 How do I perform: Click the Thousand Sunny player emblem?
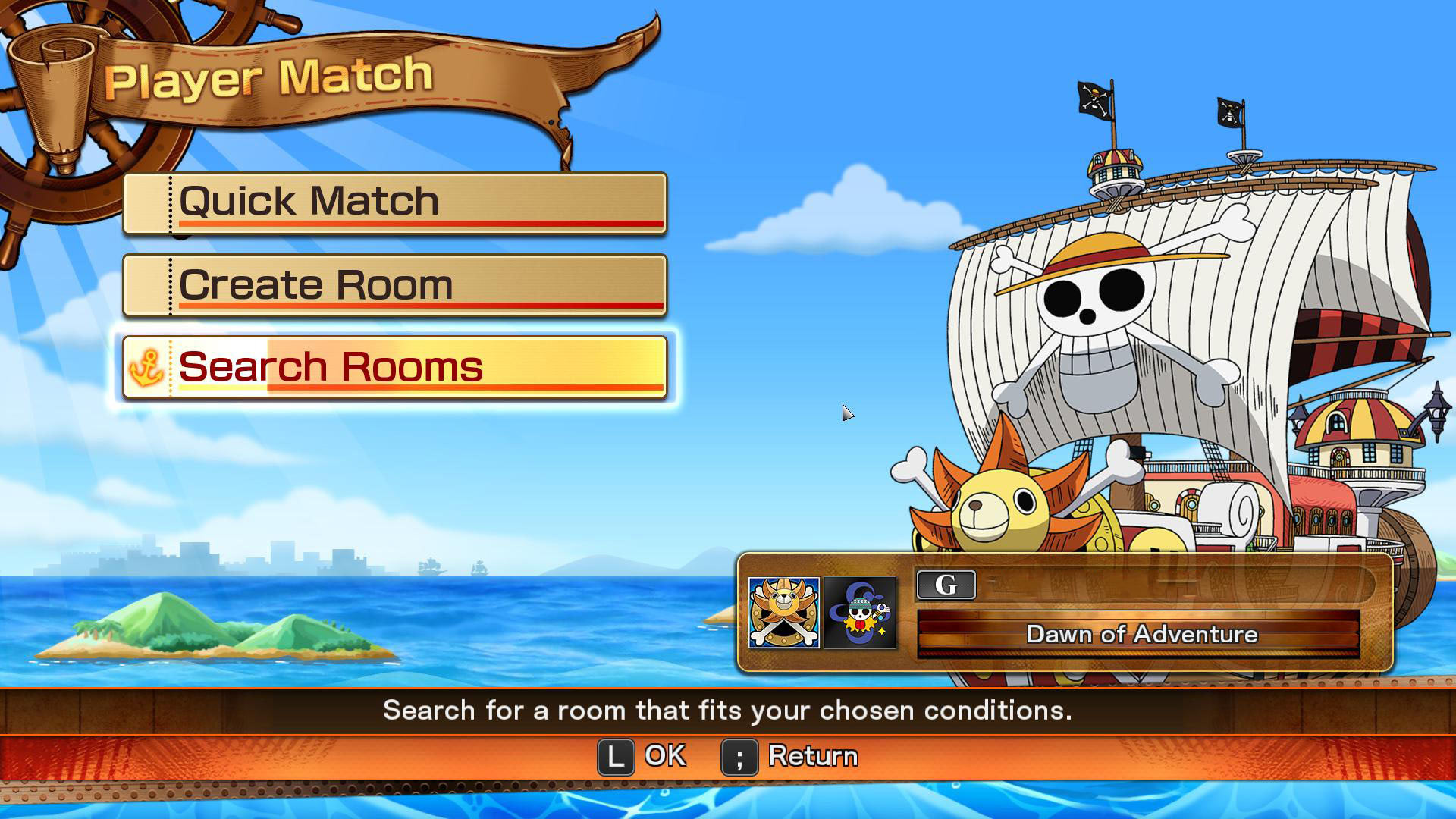point(783,613)
